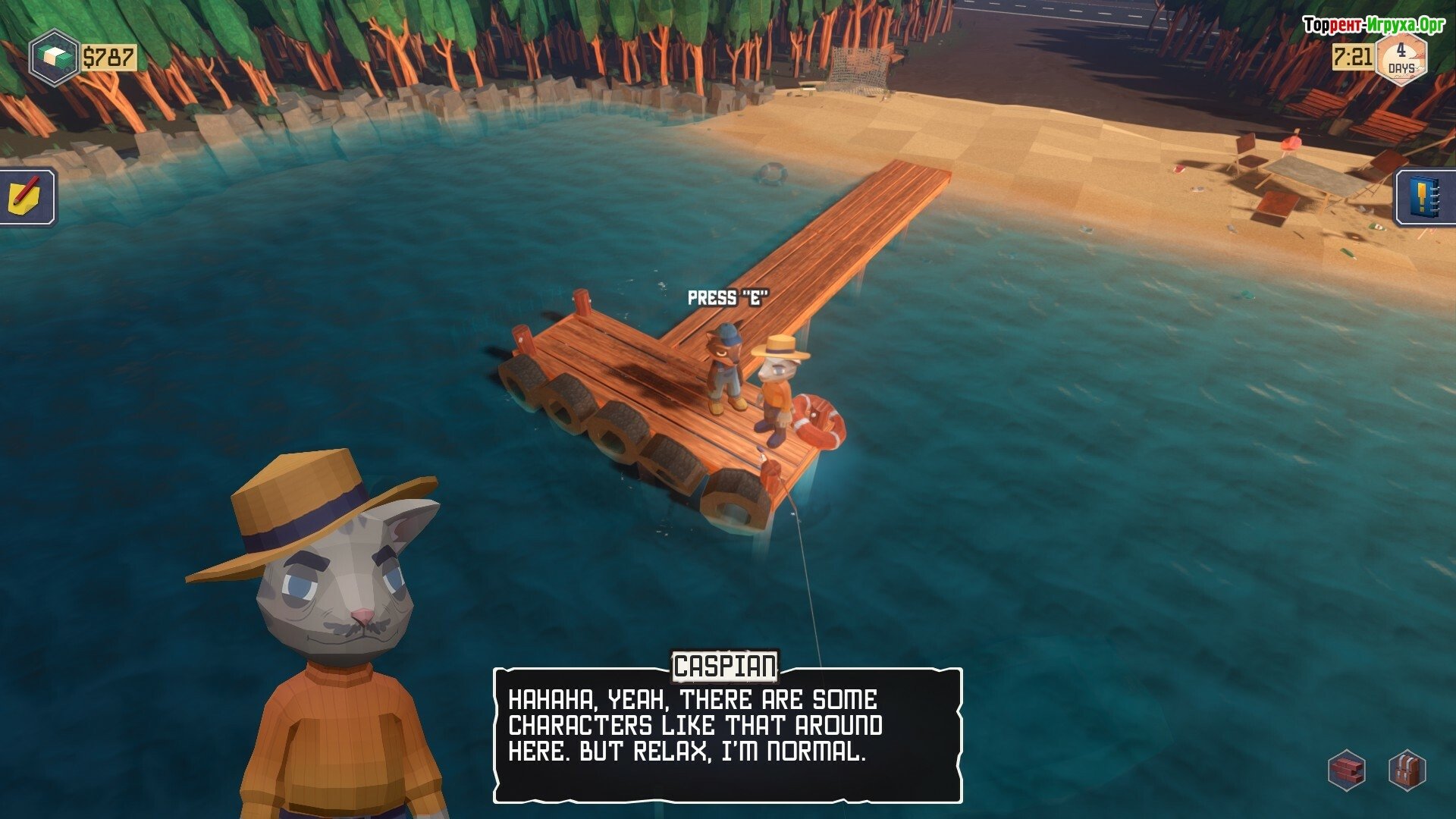Click the days remaining clock badge
Viewport: 1456px width, 819px height.
click(1401, 58)
